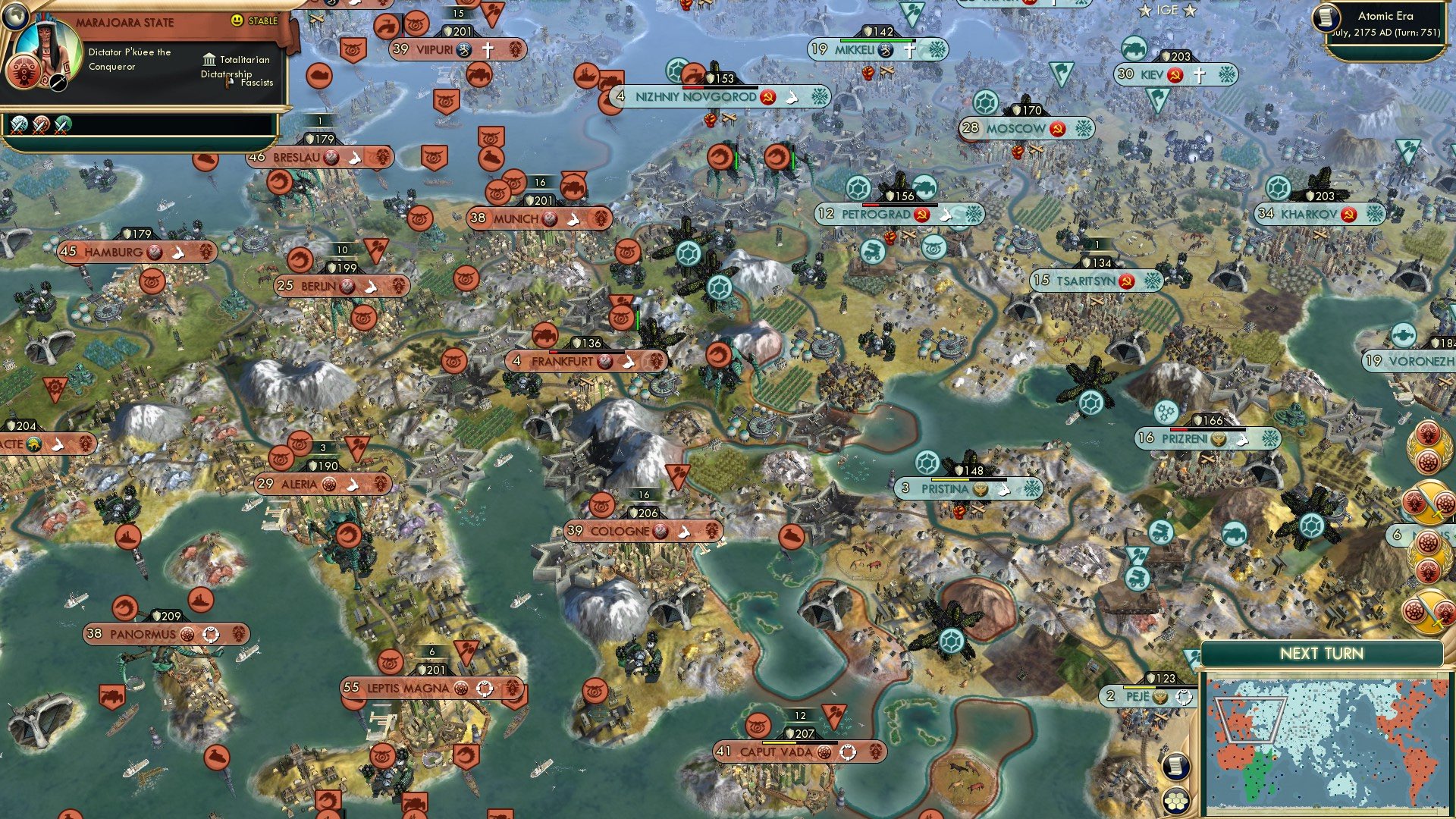Screen dimensions: 1456x819
Task: Click the golden wreath icon on Pristina's banner
Action: tap(980, 489)
